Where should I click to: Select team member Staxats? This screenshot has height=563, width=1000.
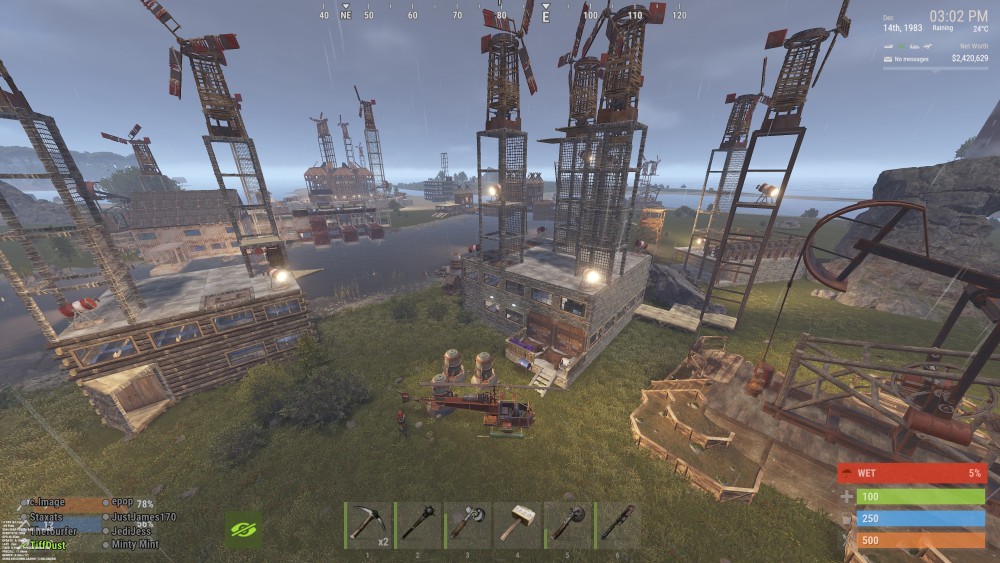[x=47, y=517]
